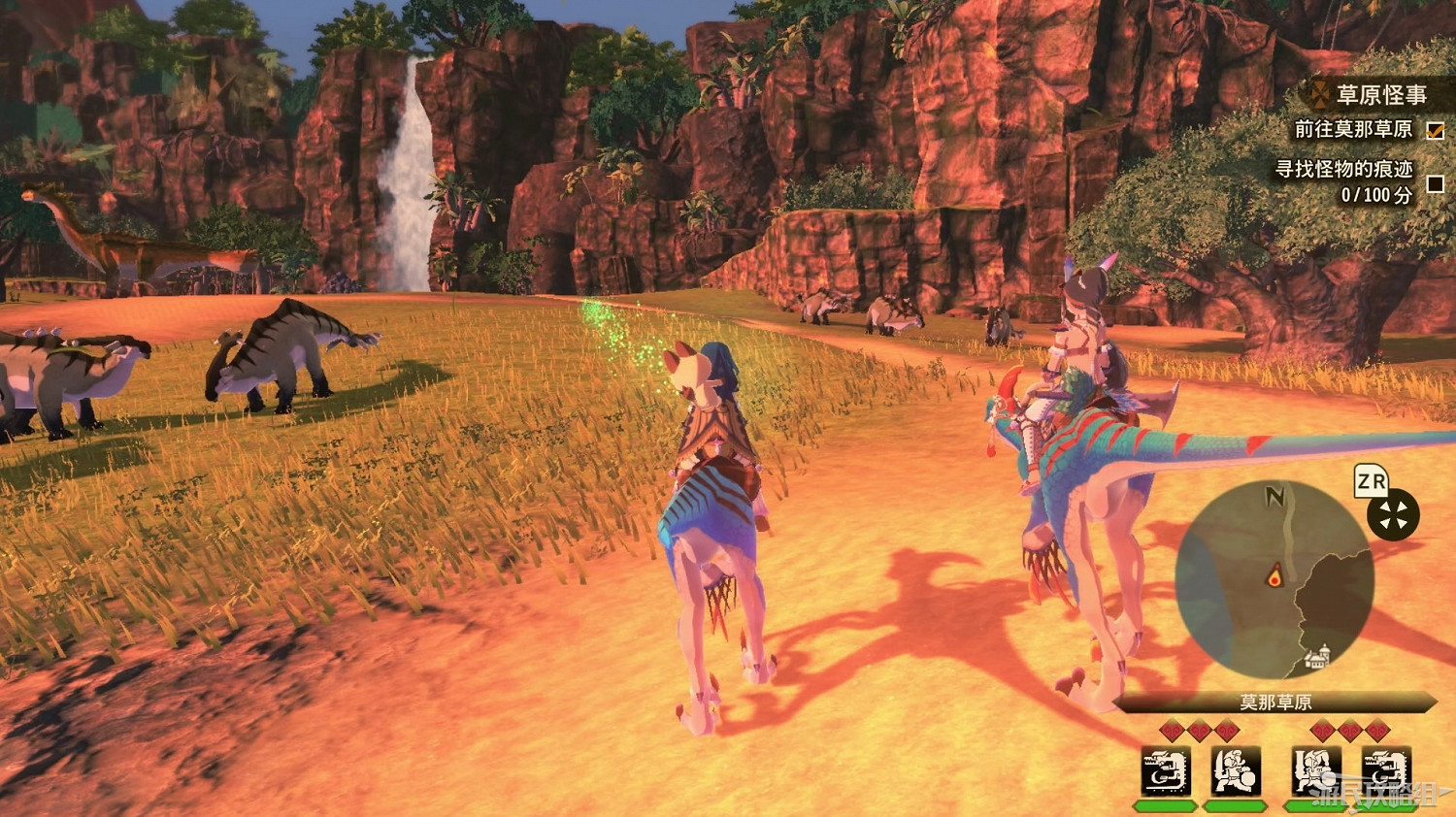Select the third party member portrait icon
This screenshot has height=817, width=1456.
[x=1318, y=773]
